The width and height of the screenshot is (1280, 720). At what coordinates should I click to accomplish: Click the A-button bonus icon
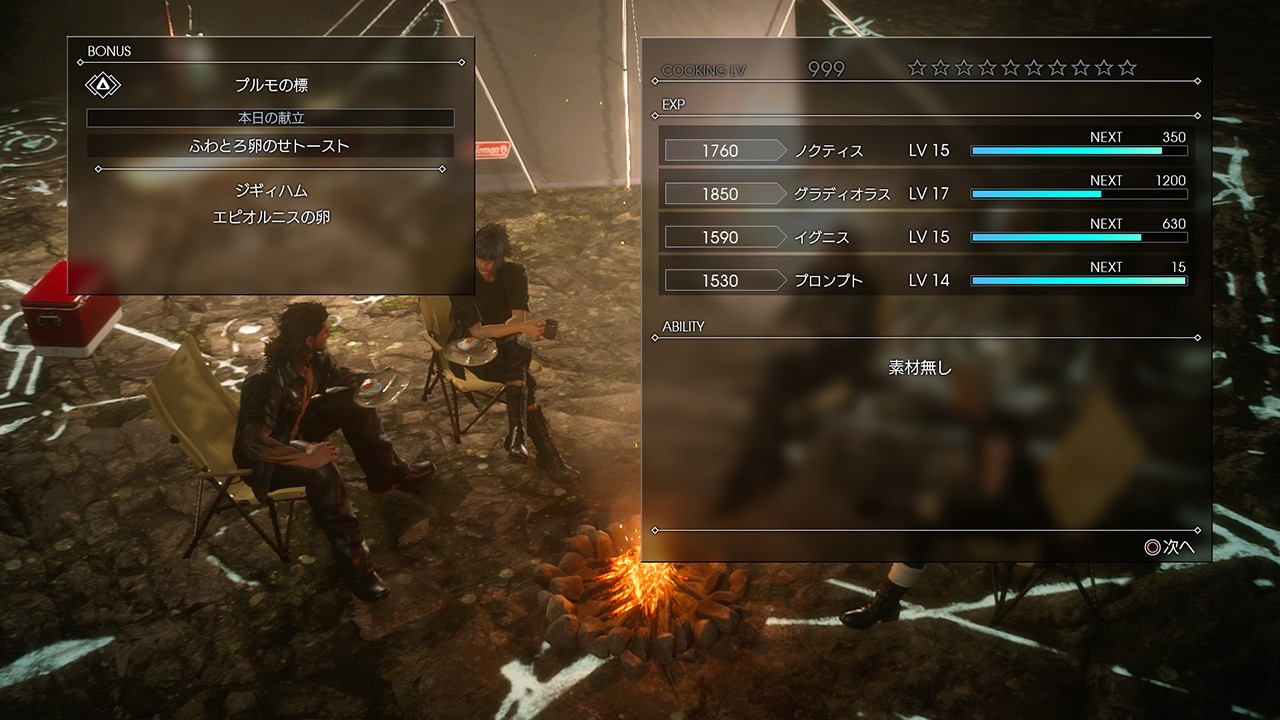pyautogui.click(x=103, y=84)
